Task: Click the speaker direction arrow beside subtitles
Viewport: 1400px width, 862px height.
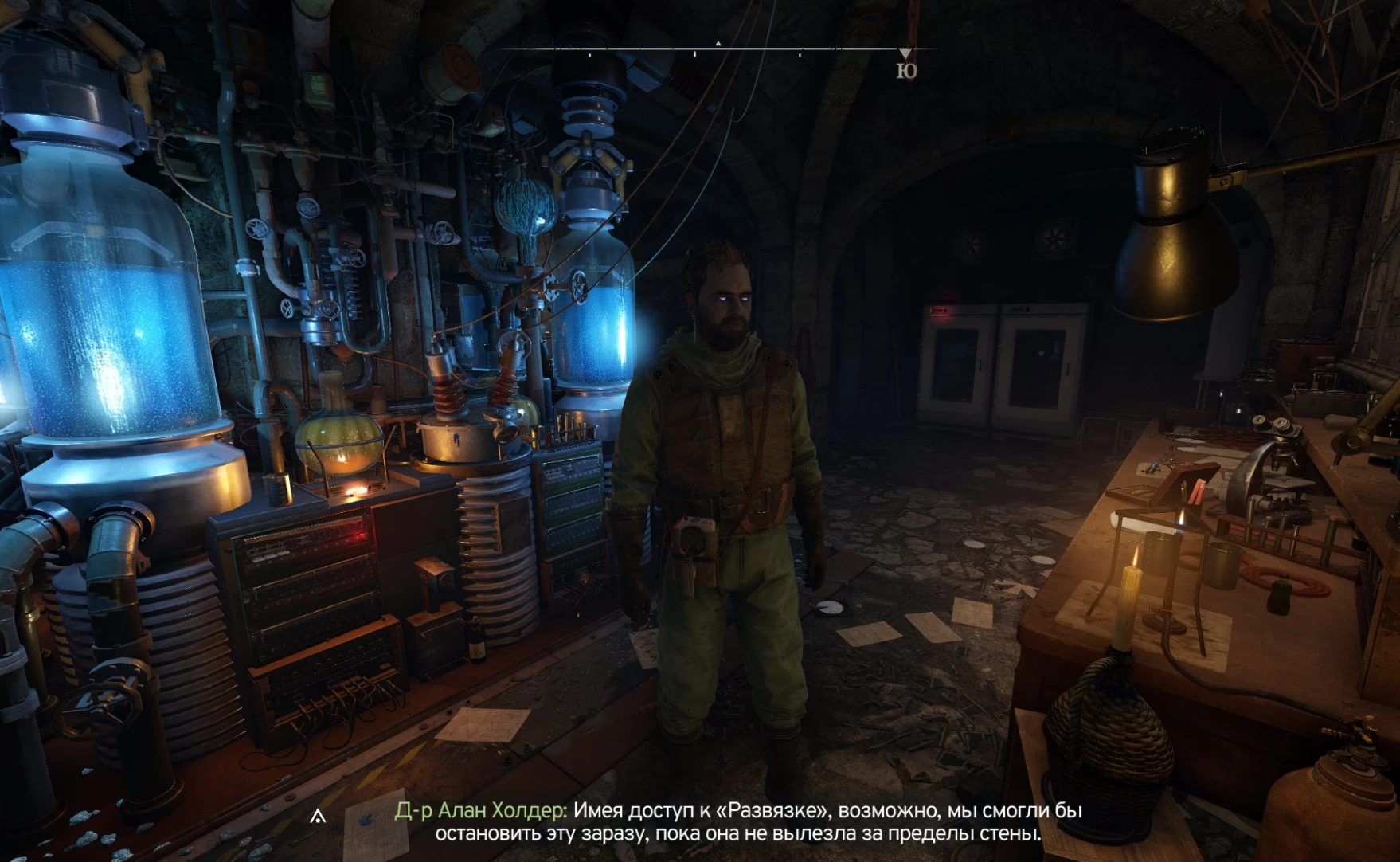Action: click(318, 816)
